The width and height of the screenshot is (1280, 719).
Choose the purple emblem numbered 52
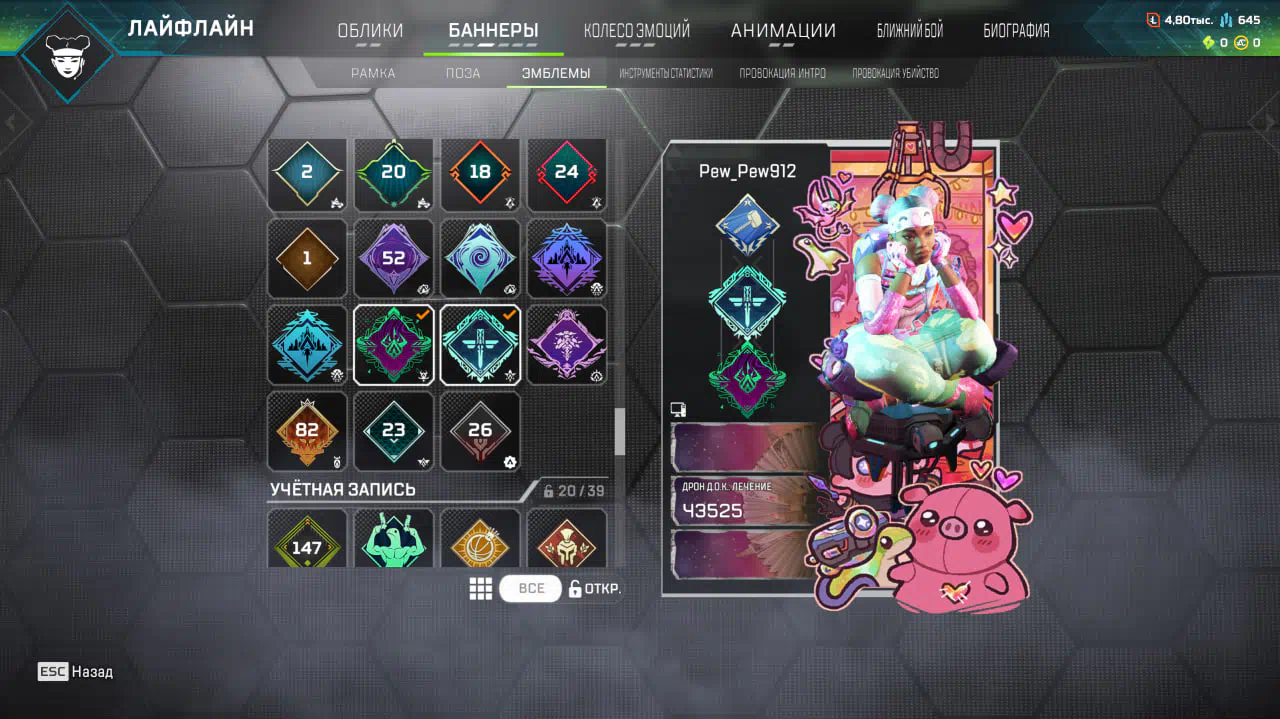click(393, 258)
